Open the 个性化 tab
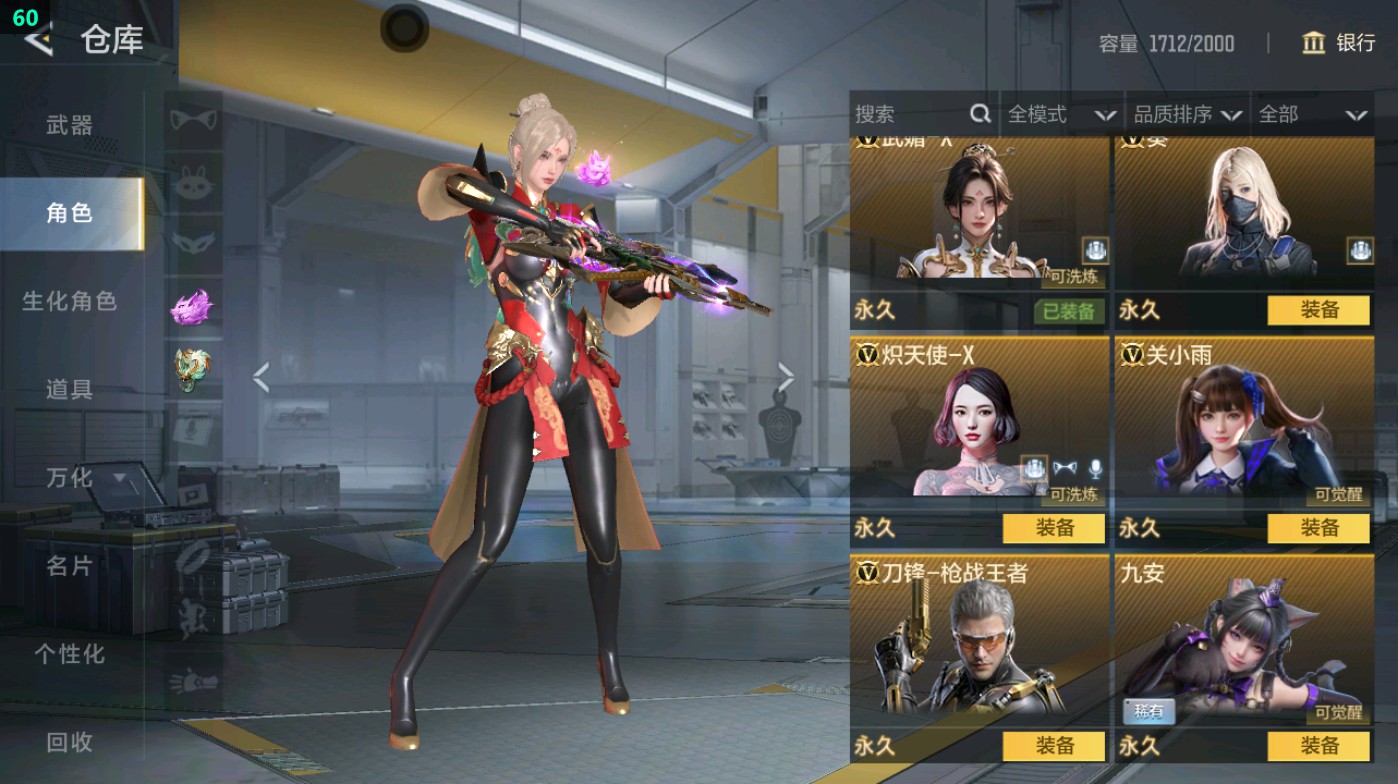1398x784 pixels. (70, 654)
